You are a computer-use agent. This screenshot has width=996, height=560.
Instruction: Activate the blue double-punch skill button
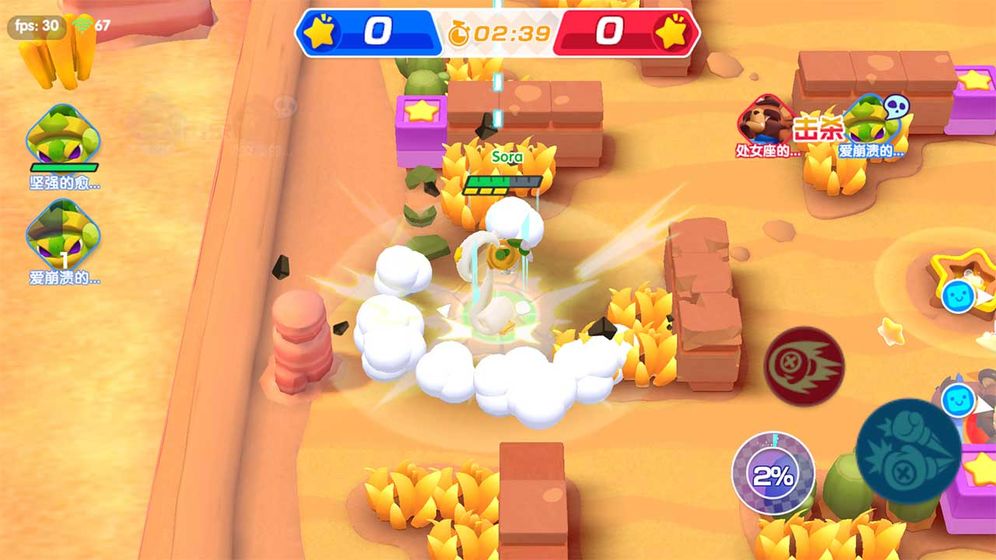(907, 450)
